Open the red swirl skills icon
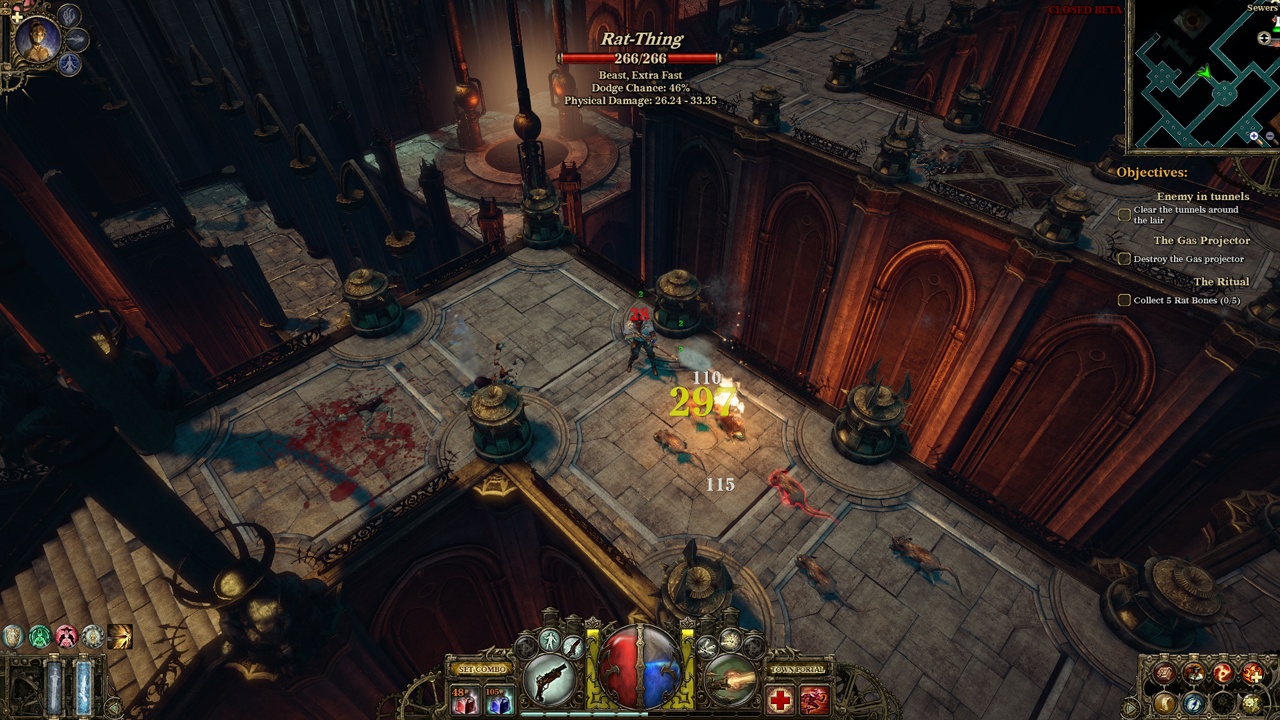The height and width of the screenshot is (720, 1280). (x=1224, y=675)
